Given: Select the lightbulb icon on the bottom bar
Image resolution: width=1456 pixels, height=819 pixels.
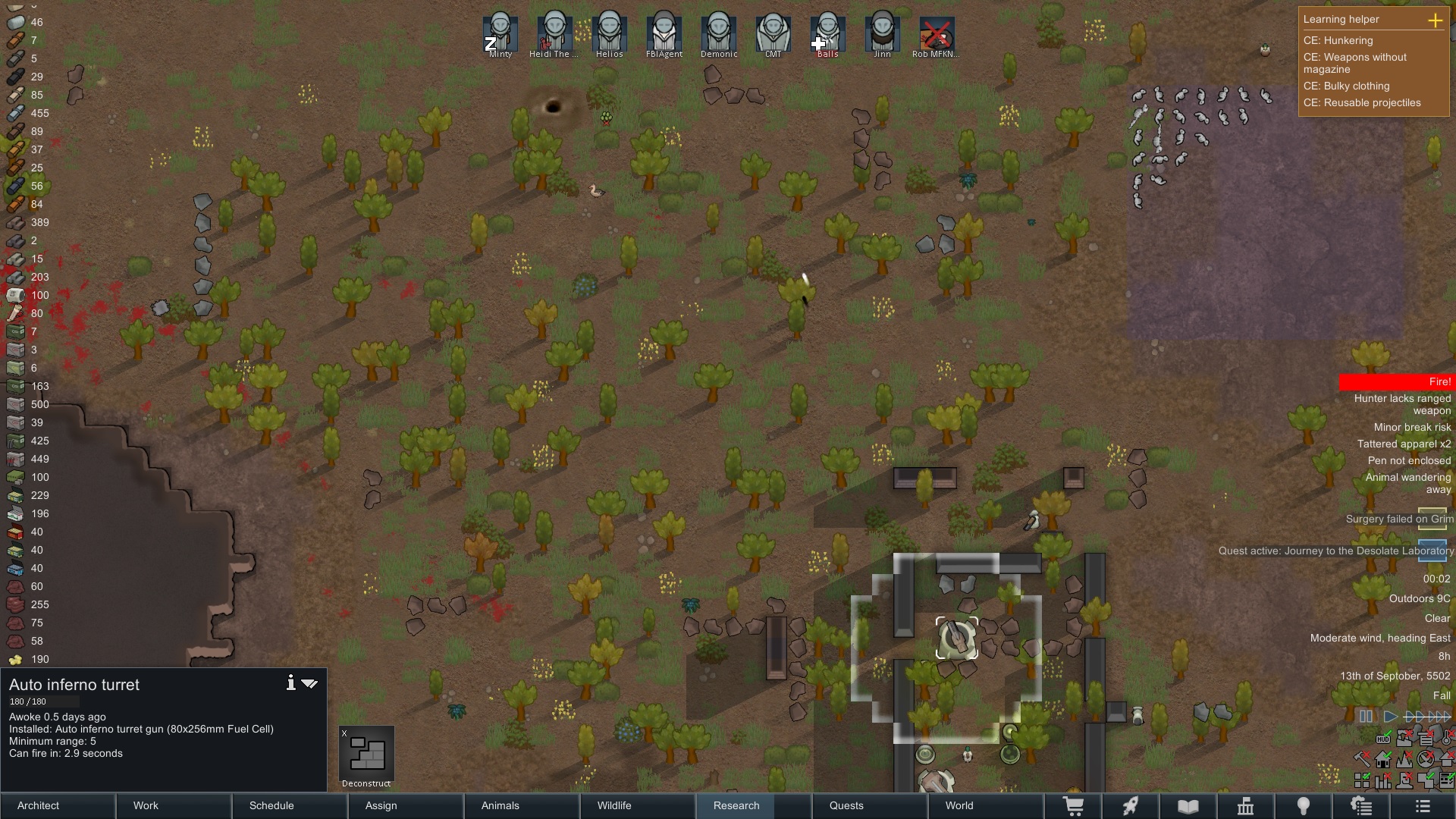Looking at the screenshot, I should pyautogui.click(x=1304, y=806).
